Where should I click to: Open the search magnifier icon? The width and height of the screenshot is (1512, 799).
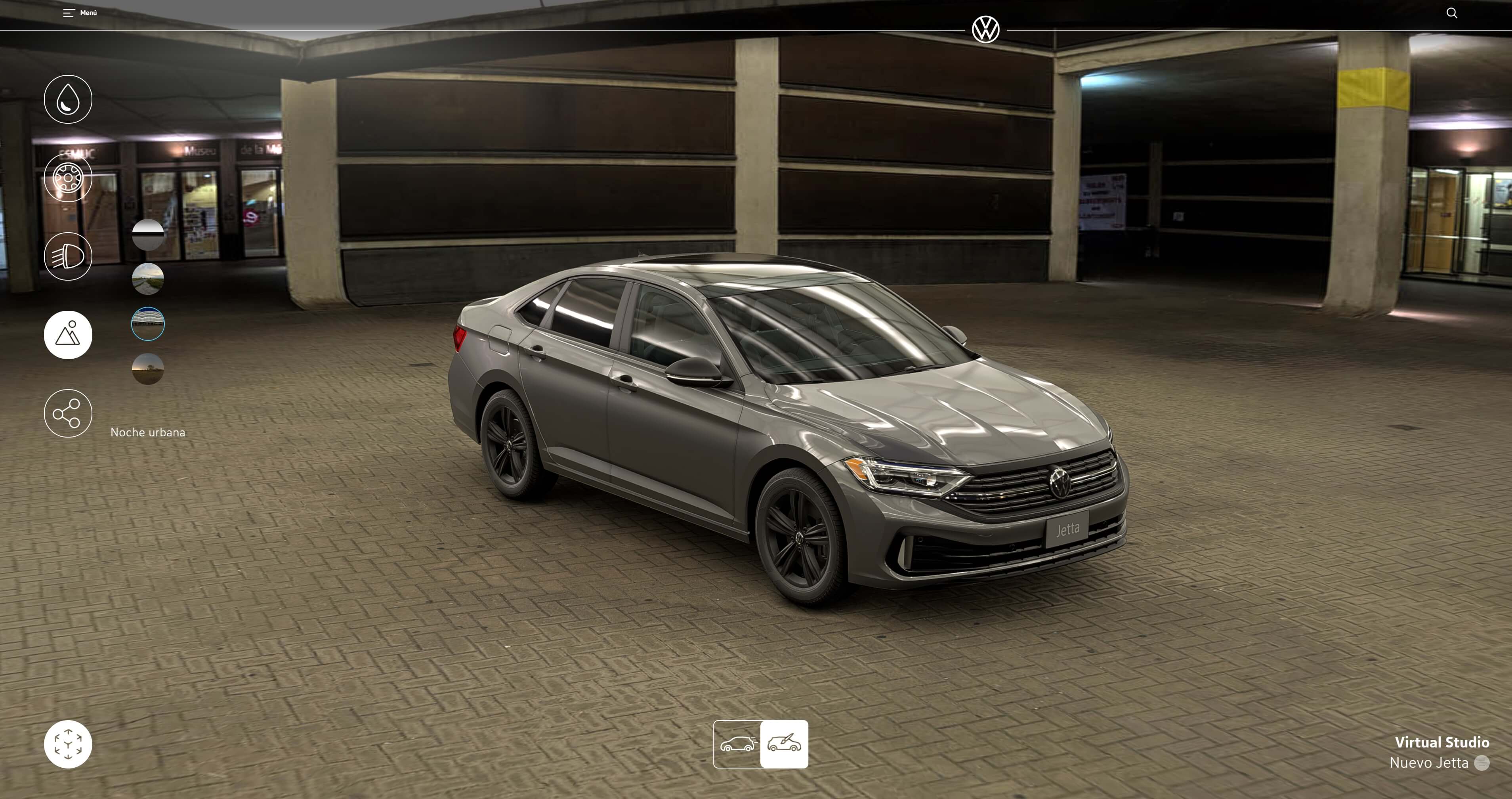[1451, 13]
